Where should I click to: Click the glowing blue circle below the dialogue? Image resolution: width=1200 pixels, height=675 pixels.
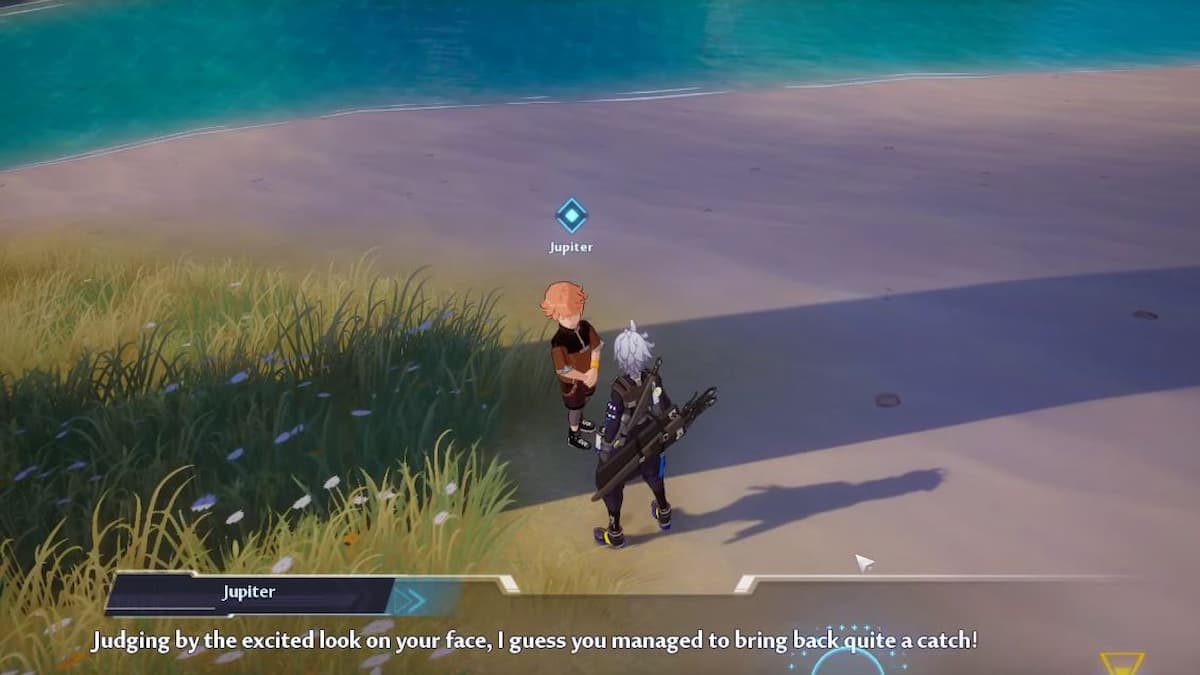pos(847,662)
